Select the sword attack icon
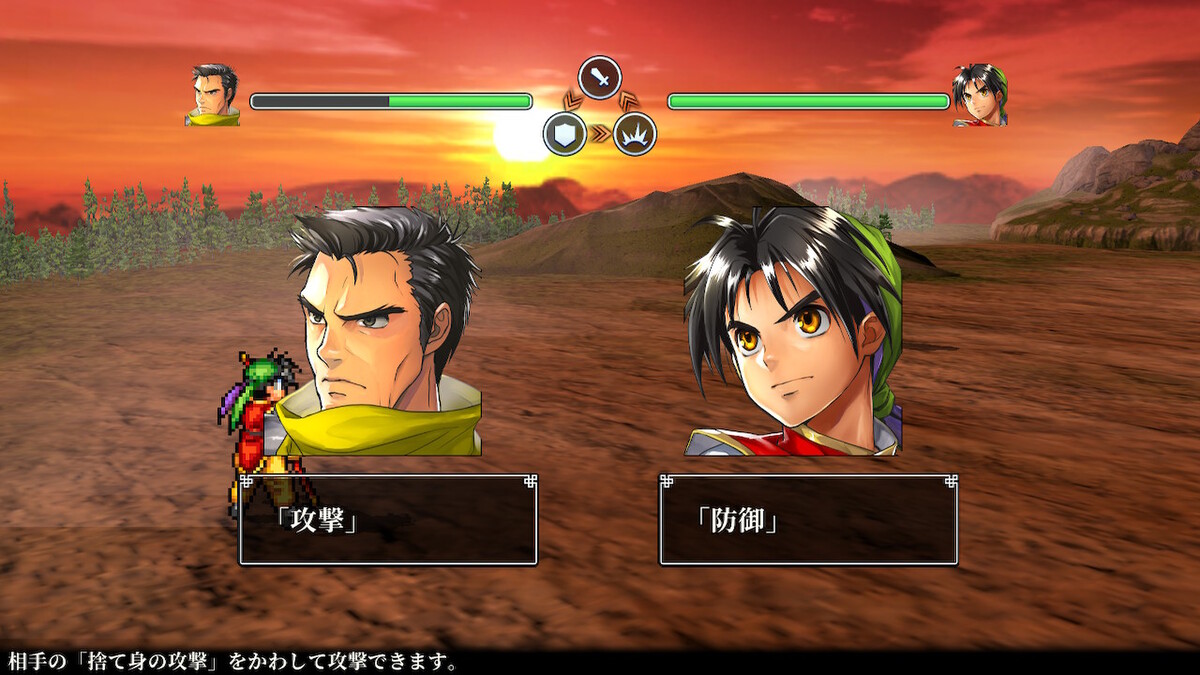Image resolution: width=1200 pixels, height=675 pixels. pyautogui.click(x=600, y=78)
